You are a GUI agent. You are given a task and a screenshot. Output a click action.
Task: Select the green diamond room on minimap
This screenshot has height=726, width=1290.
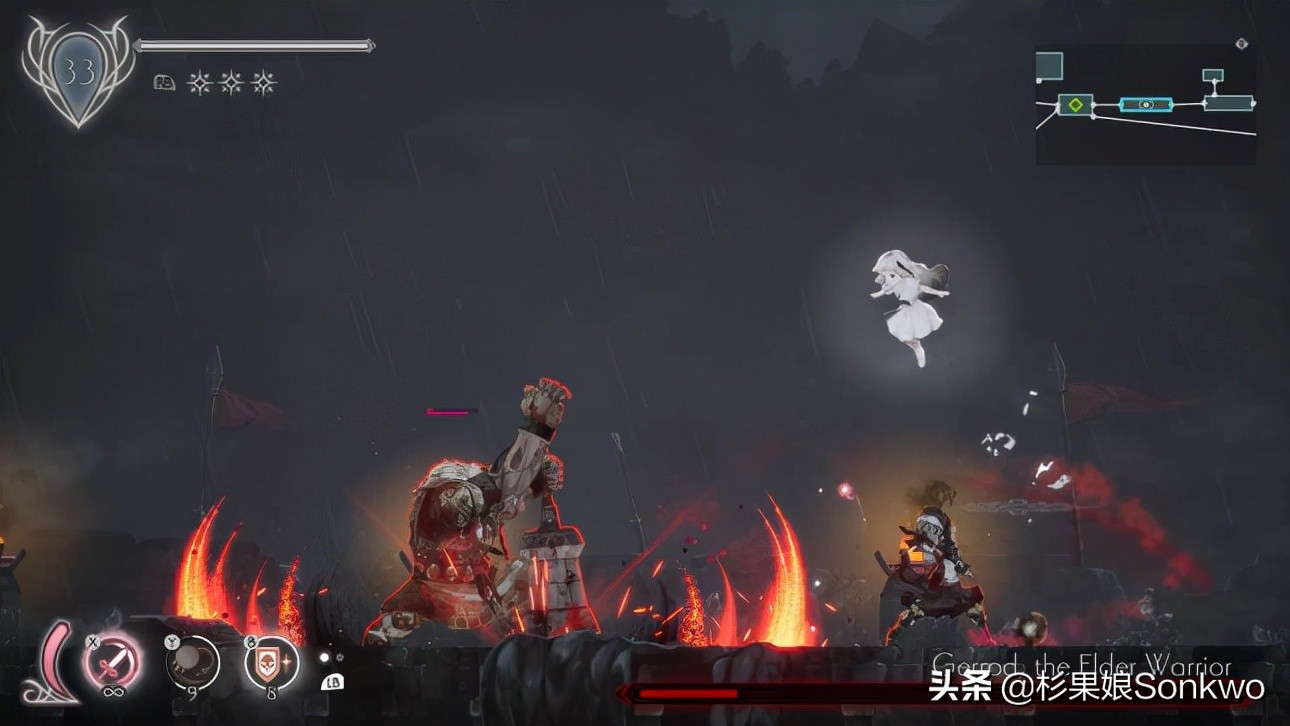(1075, 104)
